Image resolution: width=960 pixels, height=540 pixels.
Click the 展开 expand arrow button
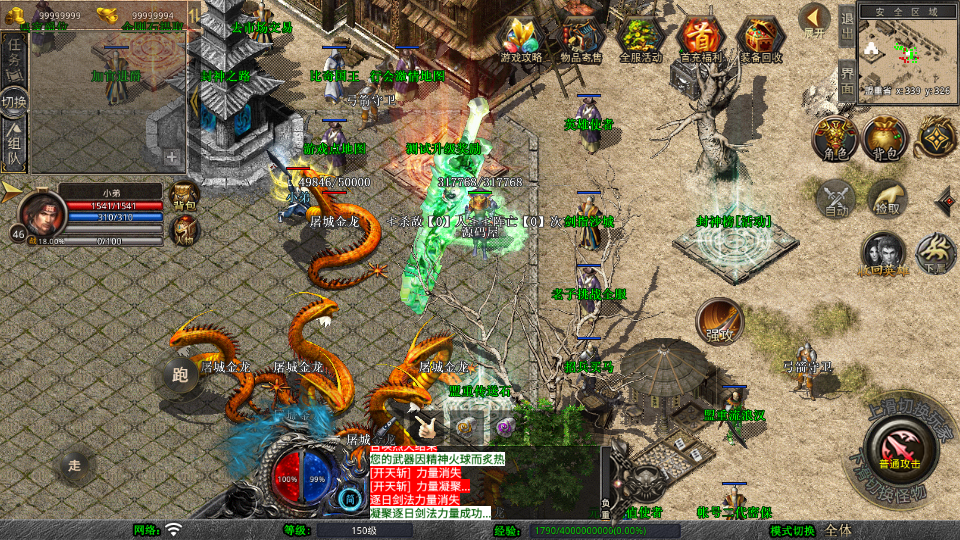click(815, 20)
